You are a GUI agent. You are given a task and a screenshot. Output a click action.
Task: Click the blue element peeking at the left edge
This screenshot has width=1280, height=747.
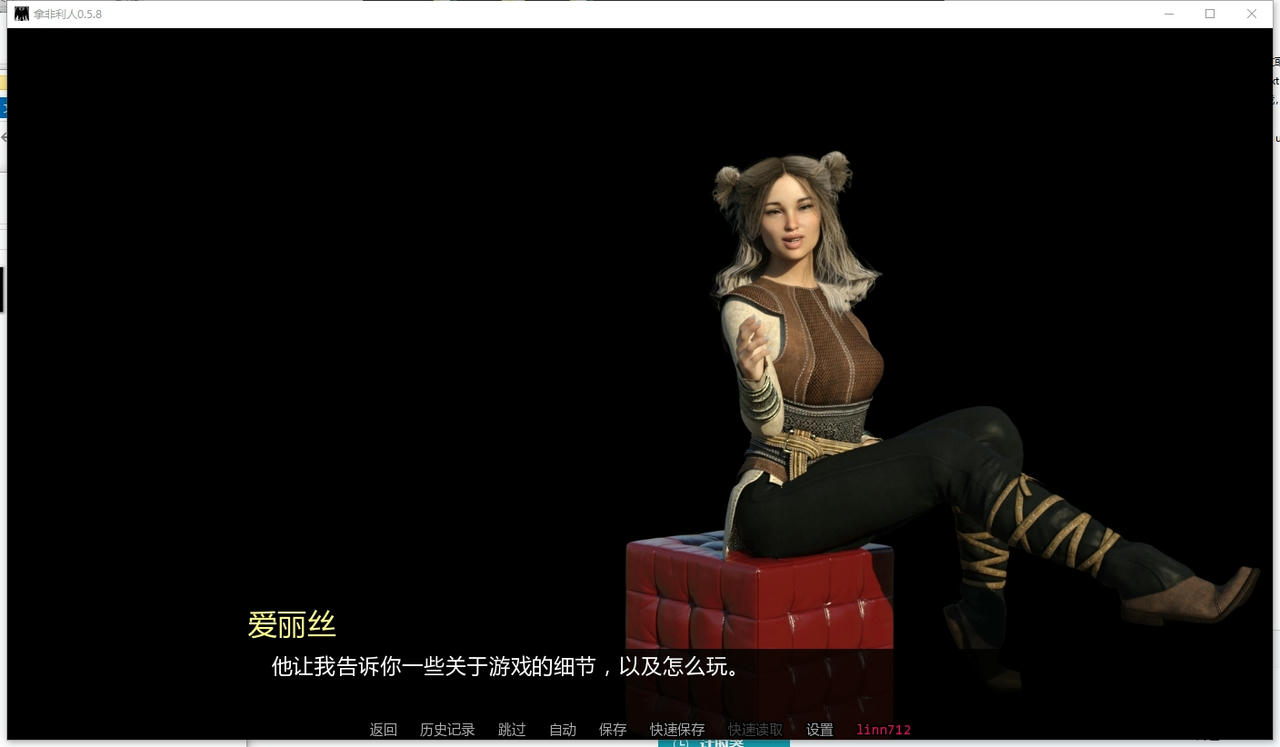(x=3, y=107)
